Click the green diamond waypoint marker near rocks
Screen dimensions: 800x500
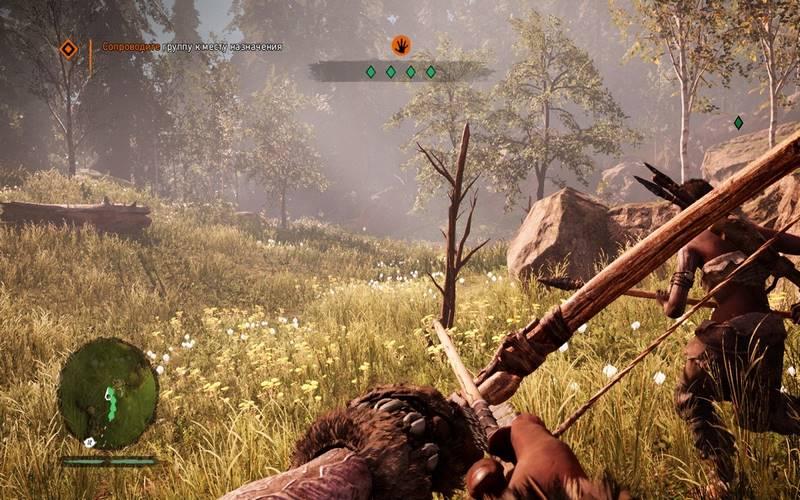(738, 123)
